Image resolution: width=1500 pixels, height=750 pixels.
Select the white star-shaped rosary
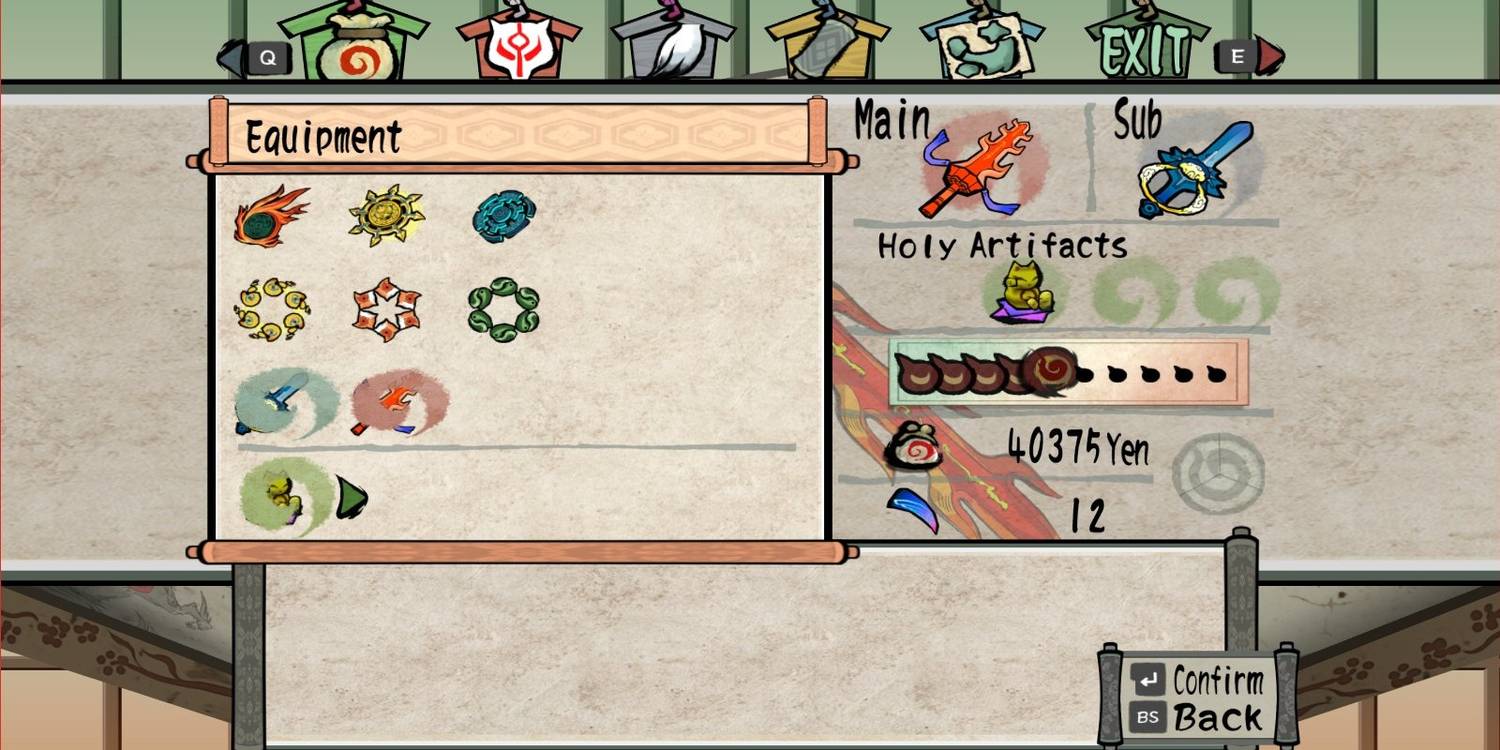(x=388, y=310)
